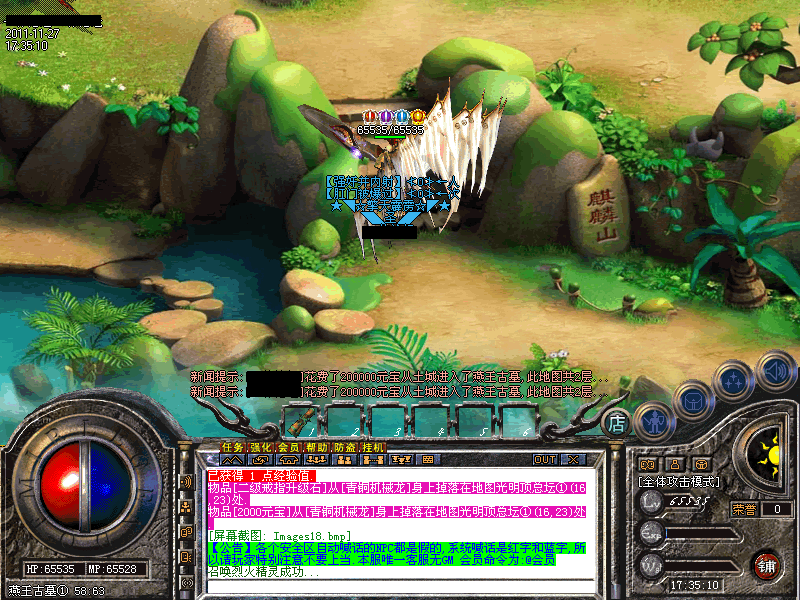Open the 防盗 anti-theft tab
The height and width of the screenshot is (600, 800).
pos(344,446)
